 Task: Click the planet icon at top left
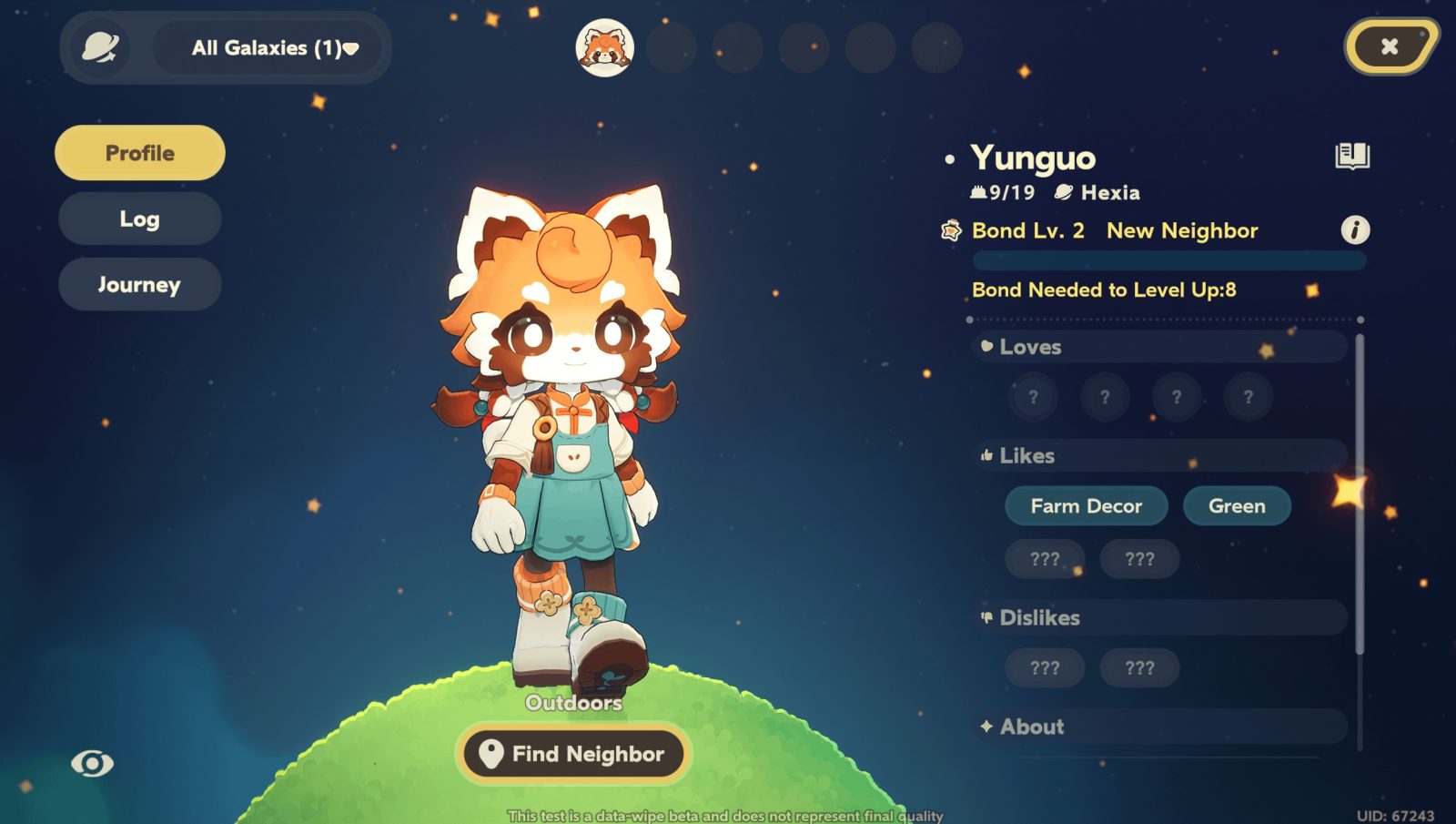point(100,47)
